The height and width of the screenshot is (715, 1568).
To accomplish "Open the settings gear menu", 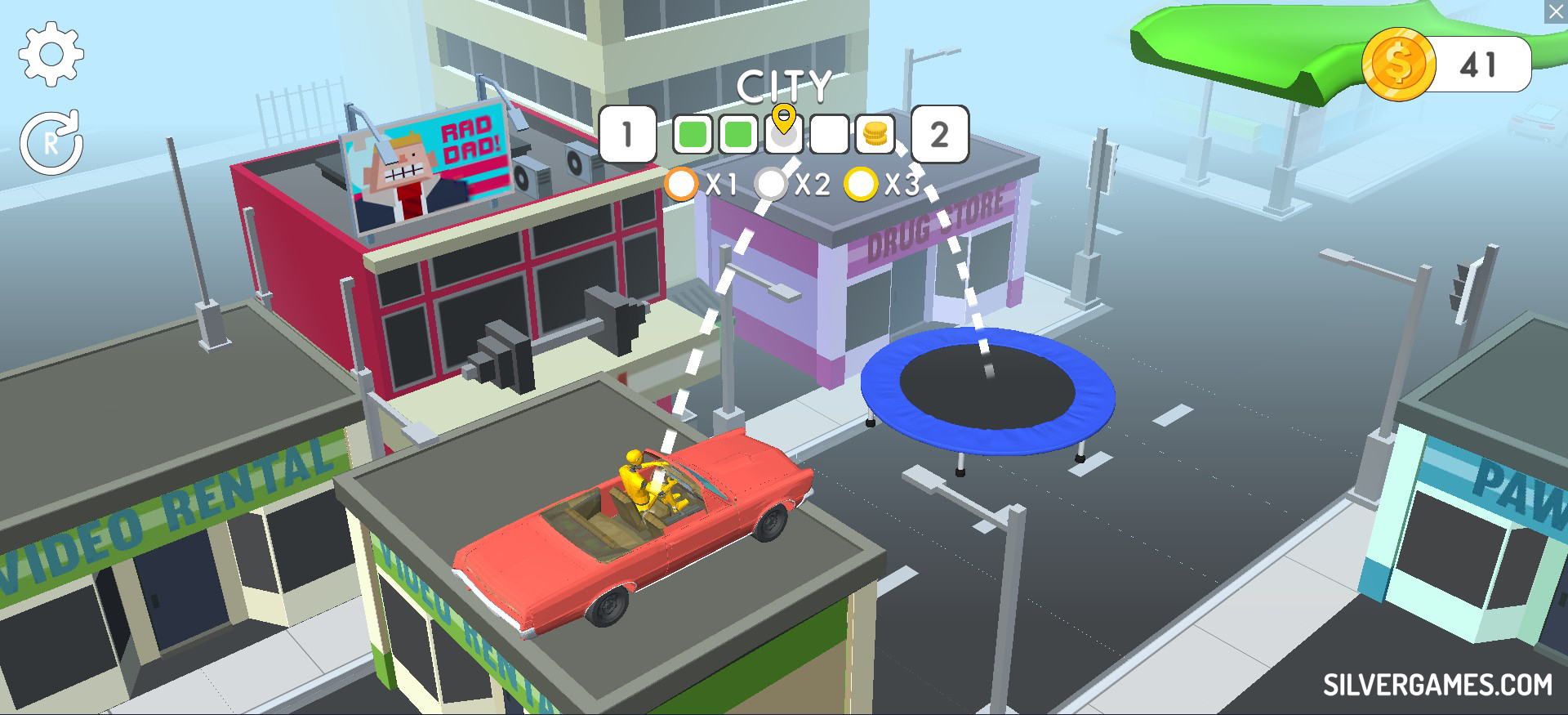I will point(51,54).
